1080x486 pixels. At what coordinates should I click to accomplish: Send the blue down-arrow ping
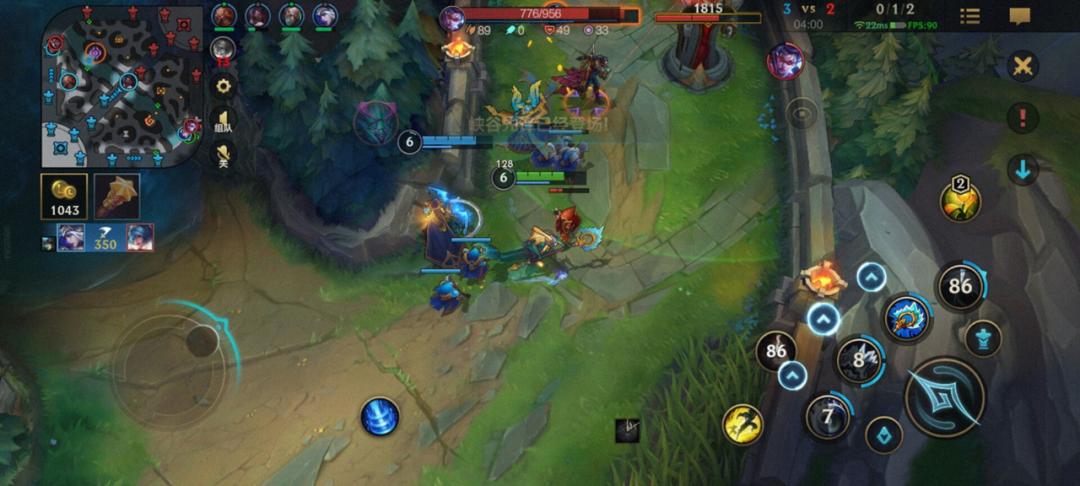click(x=1022, y=170)
